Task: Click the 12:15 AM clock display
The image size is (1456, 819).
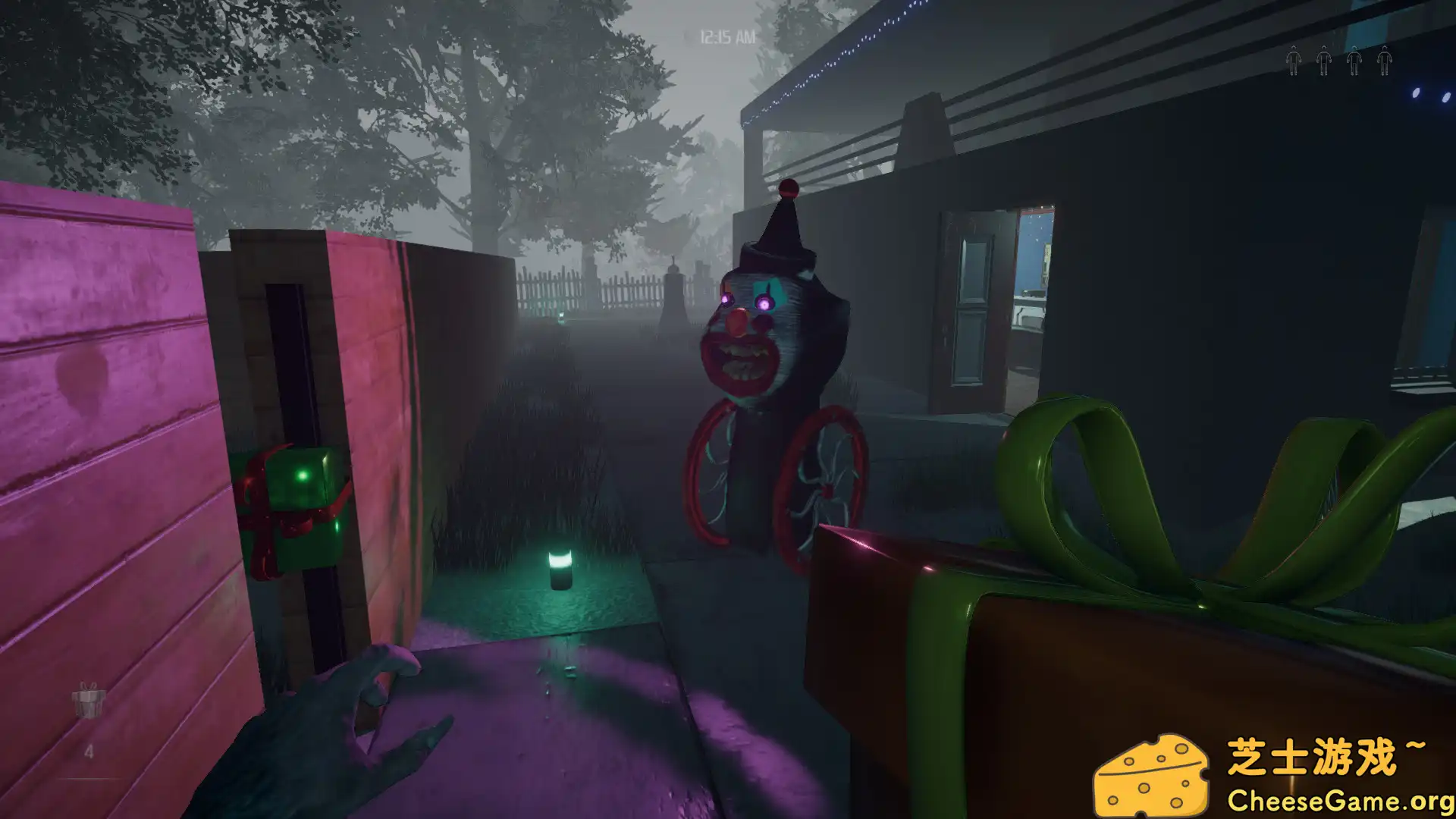Action: coord(723,33)
